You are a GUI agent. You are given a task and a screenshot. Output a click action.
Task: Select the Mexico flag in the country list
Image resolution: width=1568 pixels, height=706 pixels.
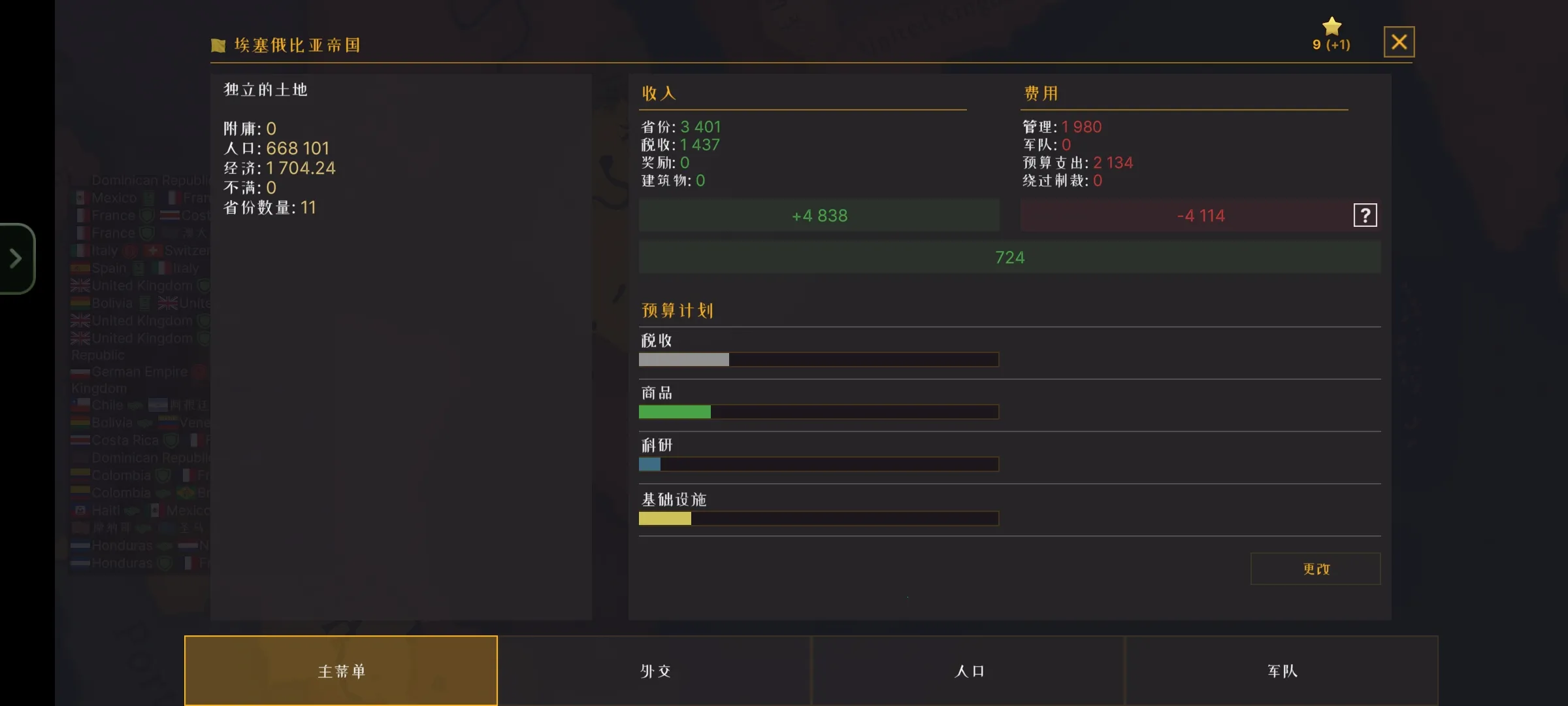click(x=81, y=197)
